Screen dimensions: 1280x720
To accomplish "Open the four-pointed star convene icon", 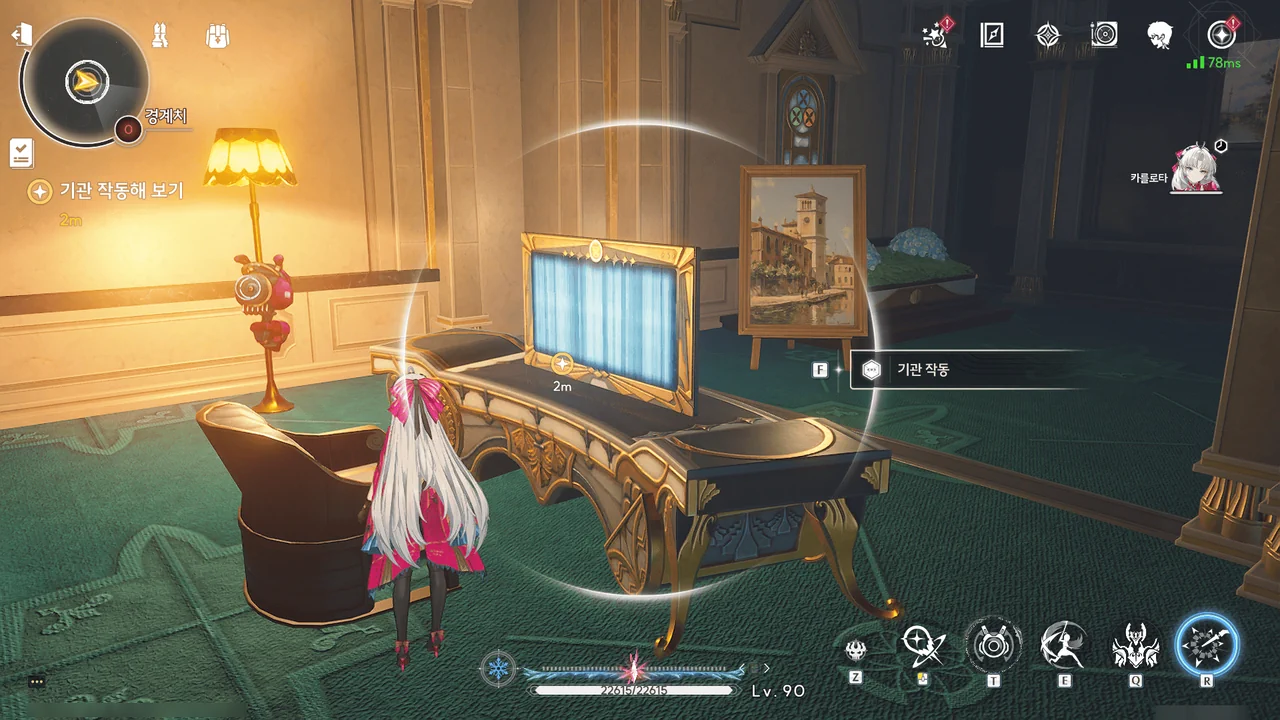I will (x=1047, y=36).
